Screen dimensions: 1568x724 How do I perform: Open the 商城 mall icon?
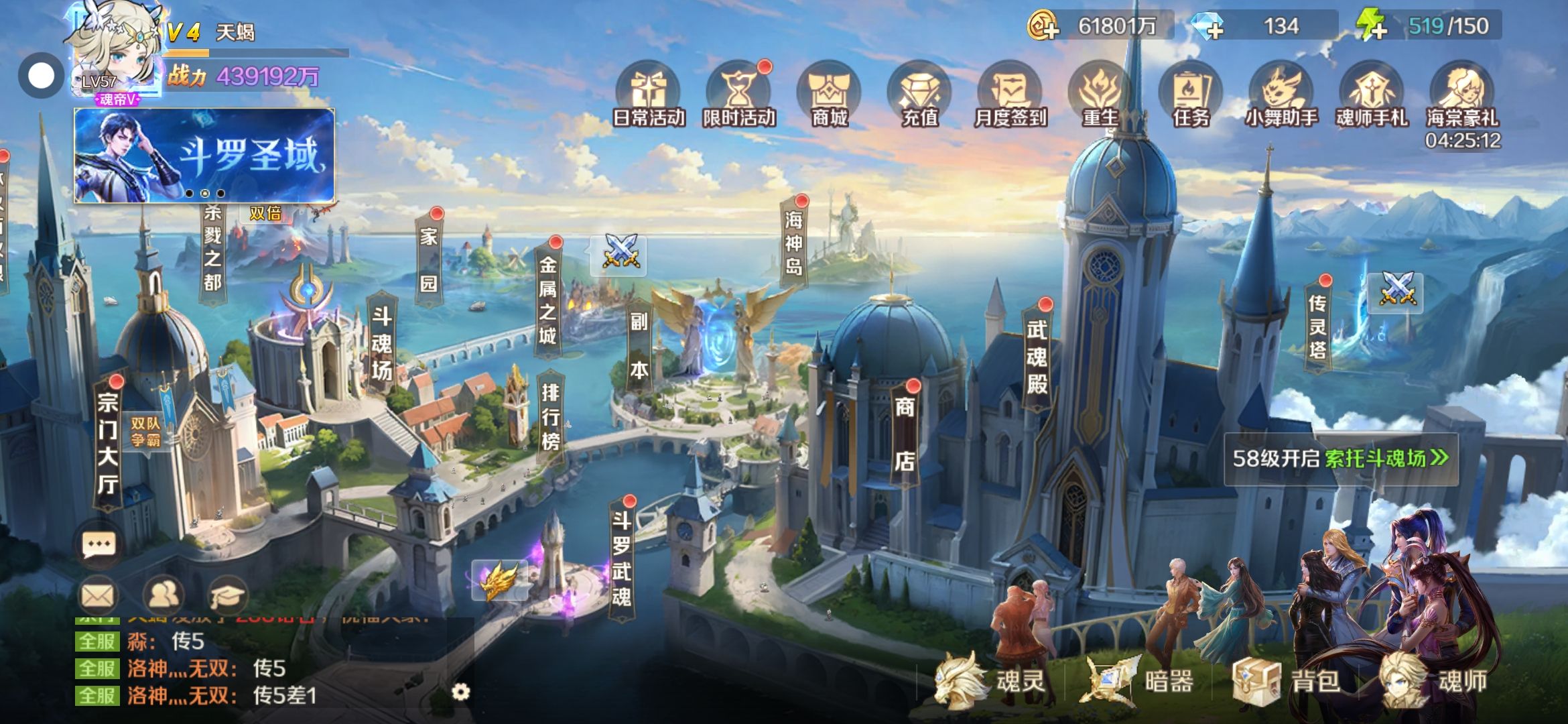click(829, 95)
